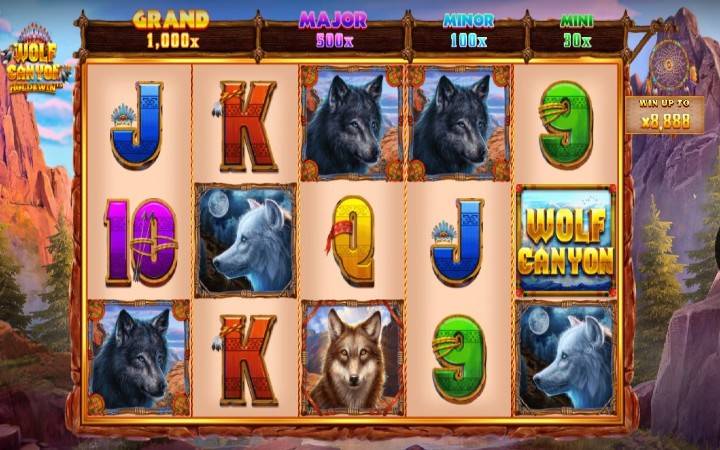Select the purple 10 symbol
Image resolution: width=720 pixels, height=450 pixels.
(139, 241)
